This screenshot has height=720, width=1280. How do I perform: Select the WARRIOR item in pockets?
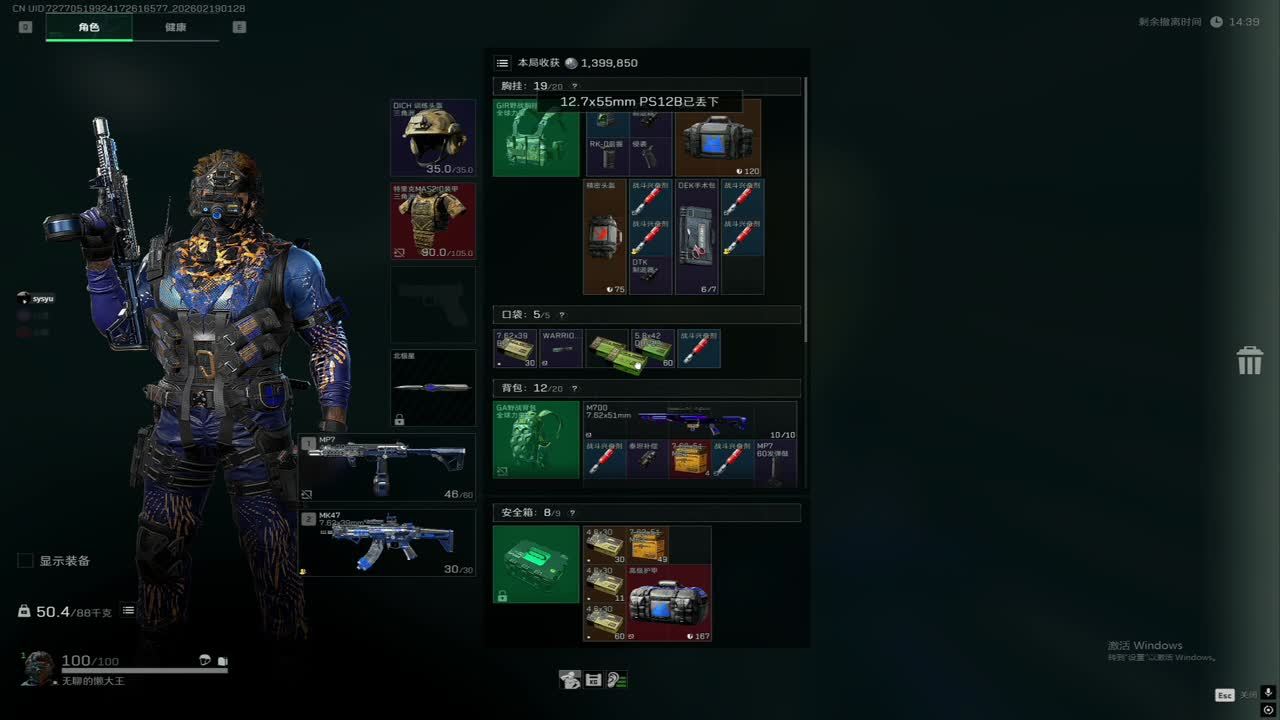(562, 349)
